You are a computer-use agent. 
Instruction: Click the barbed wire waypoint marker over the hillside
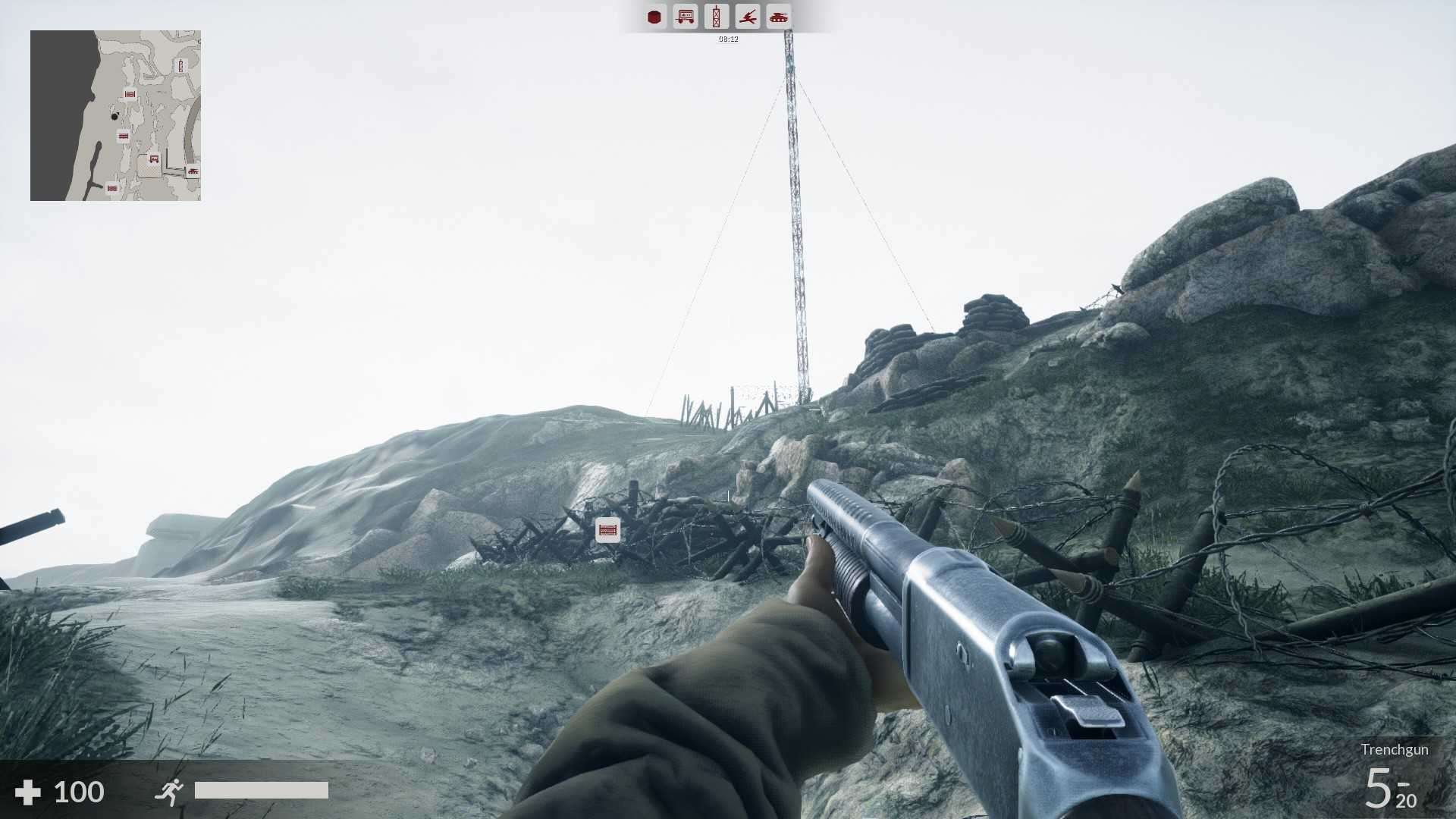pos(607,529)
